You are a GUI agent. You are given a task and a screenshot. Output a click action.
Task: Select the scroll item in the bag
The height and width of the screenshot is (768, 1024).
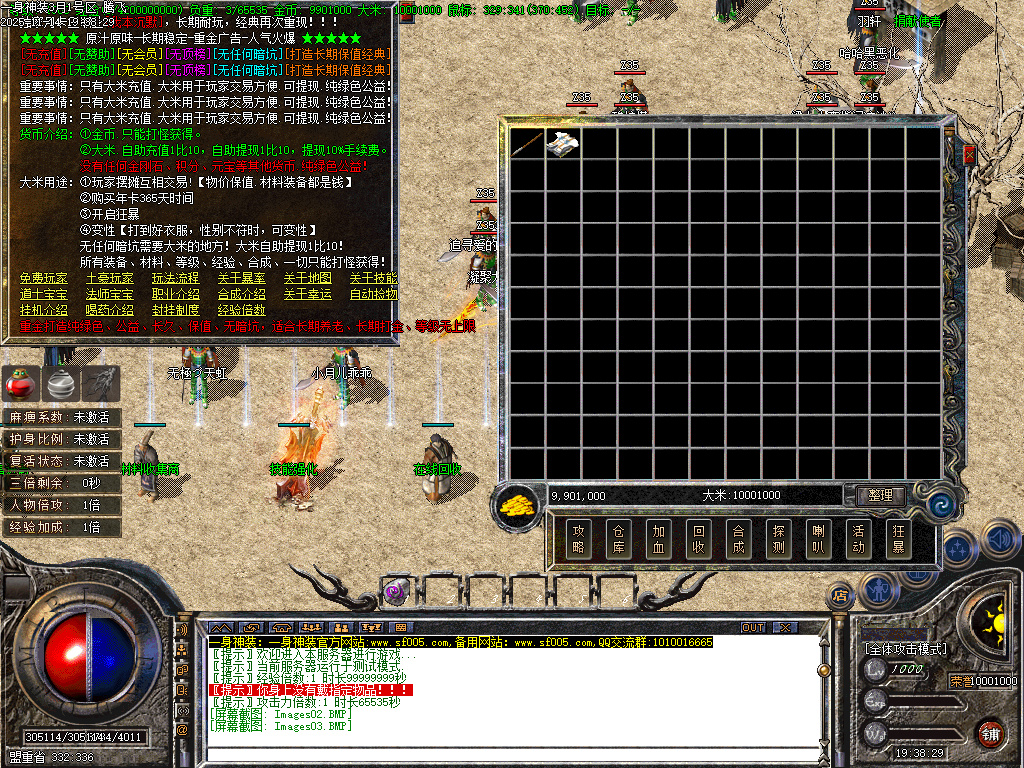coord(561,143)
